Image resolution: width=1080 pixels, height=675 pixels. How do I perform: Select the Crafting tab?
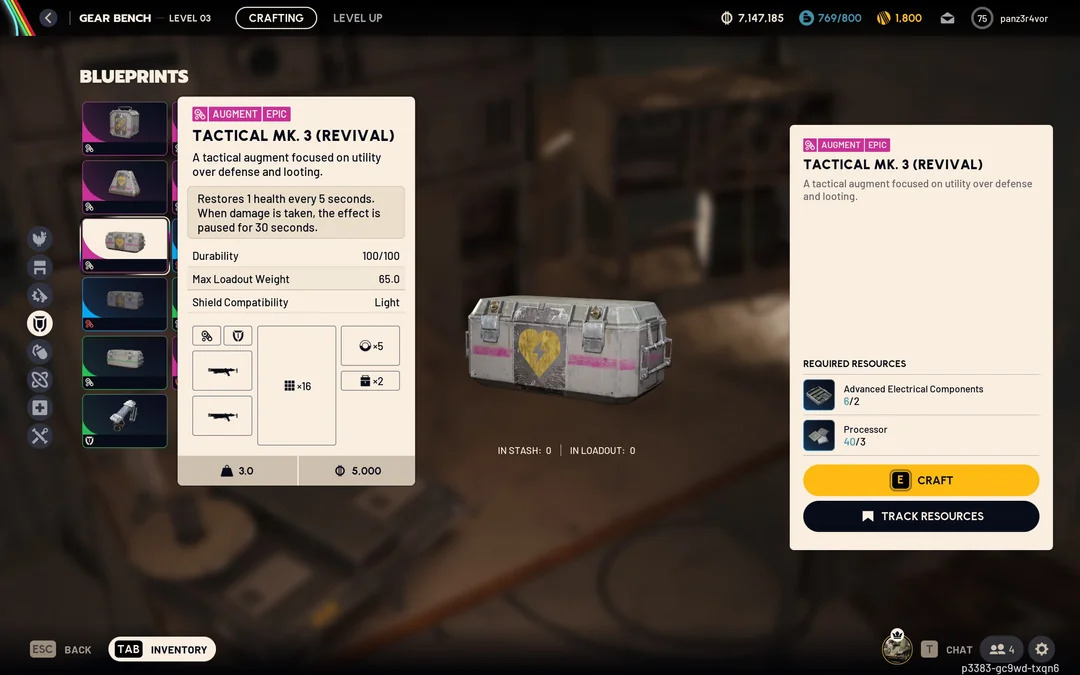[276, 18]
